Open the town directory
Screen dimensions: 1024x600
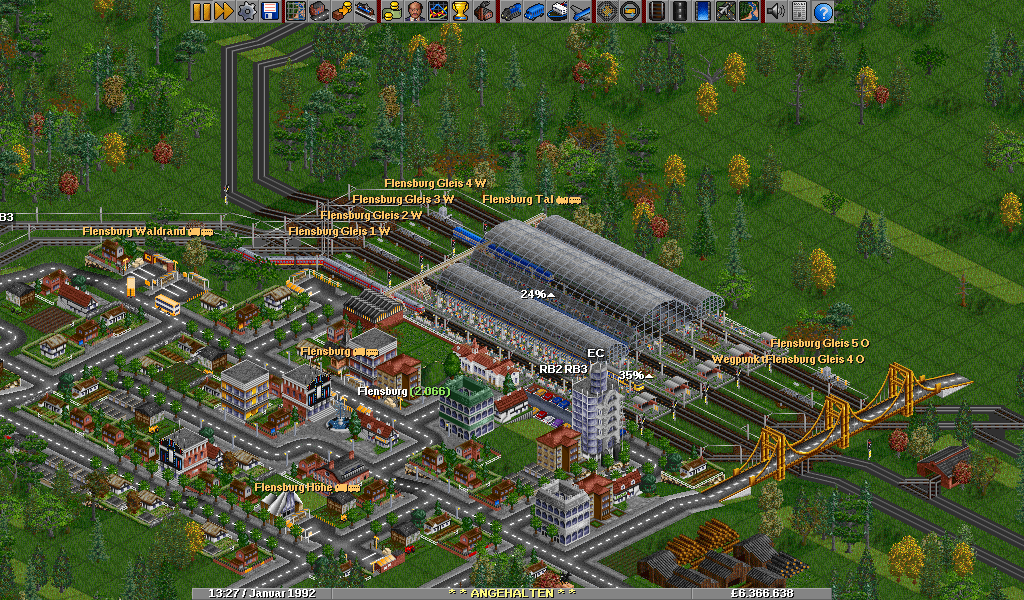[x=318, y=12]
